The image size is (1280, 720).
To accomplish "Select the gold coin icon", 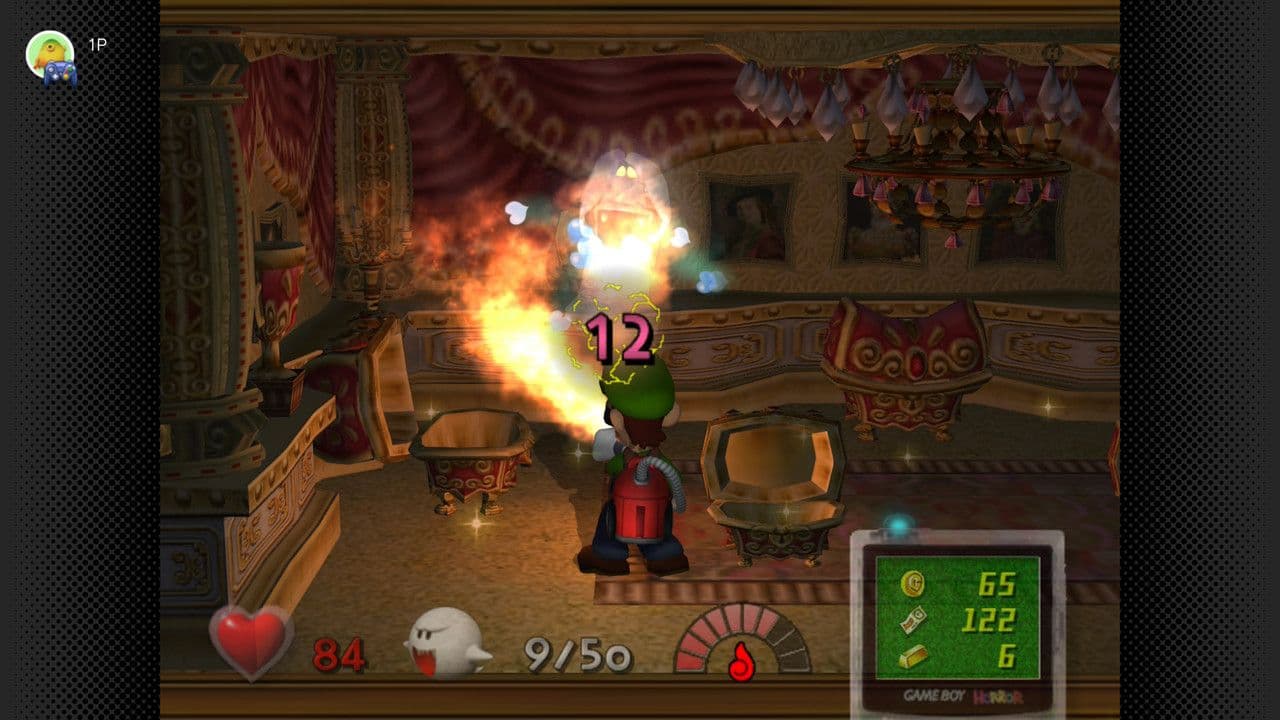I will click(x=912, y=584).
